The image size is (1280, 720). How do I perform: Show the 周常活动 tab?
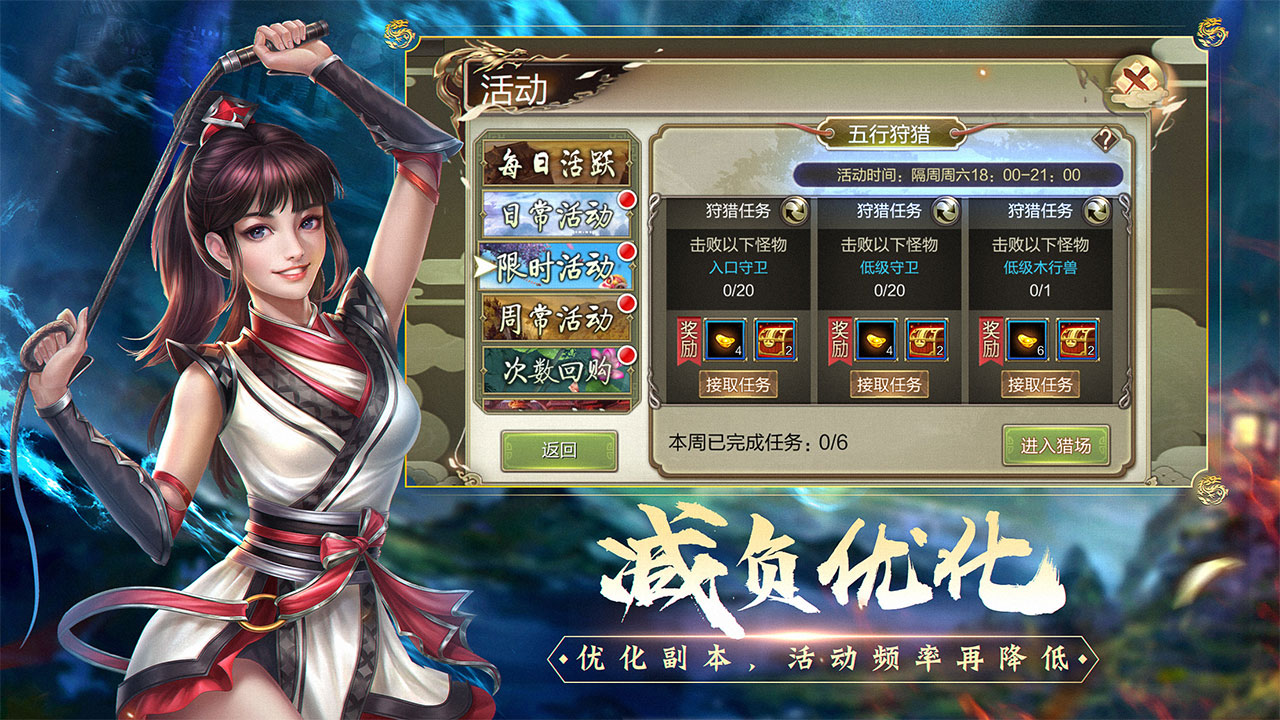point(556,318)
